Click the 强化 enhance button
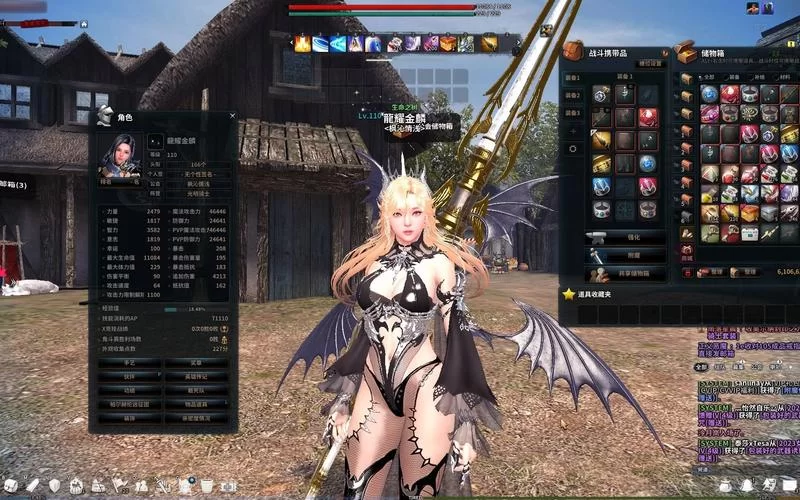The width and height of the screenshot is (800, 500). [624, 238]
